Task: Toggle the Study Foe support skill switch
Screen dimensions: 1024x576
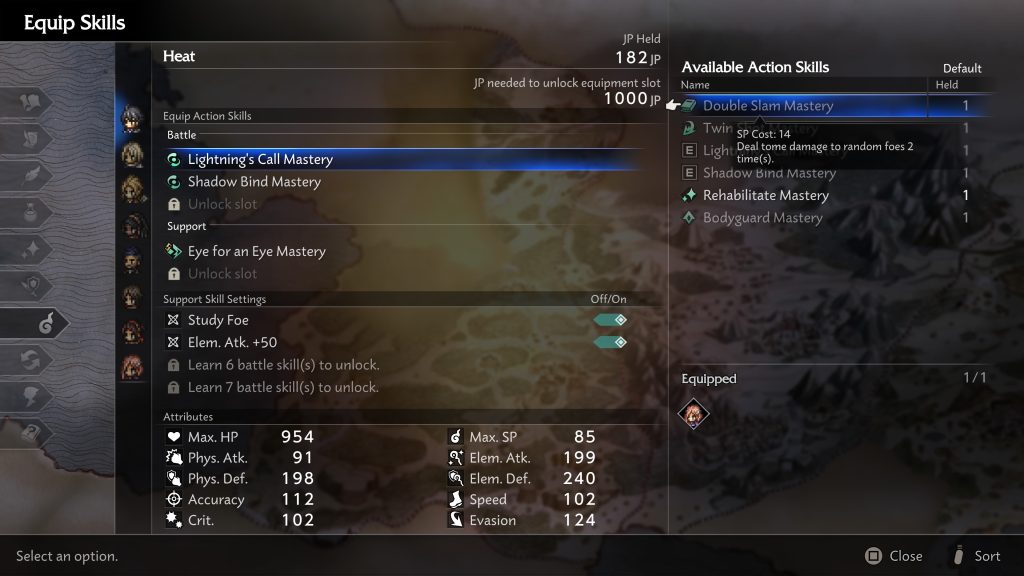Action: click(611, 320)
